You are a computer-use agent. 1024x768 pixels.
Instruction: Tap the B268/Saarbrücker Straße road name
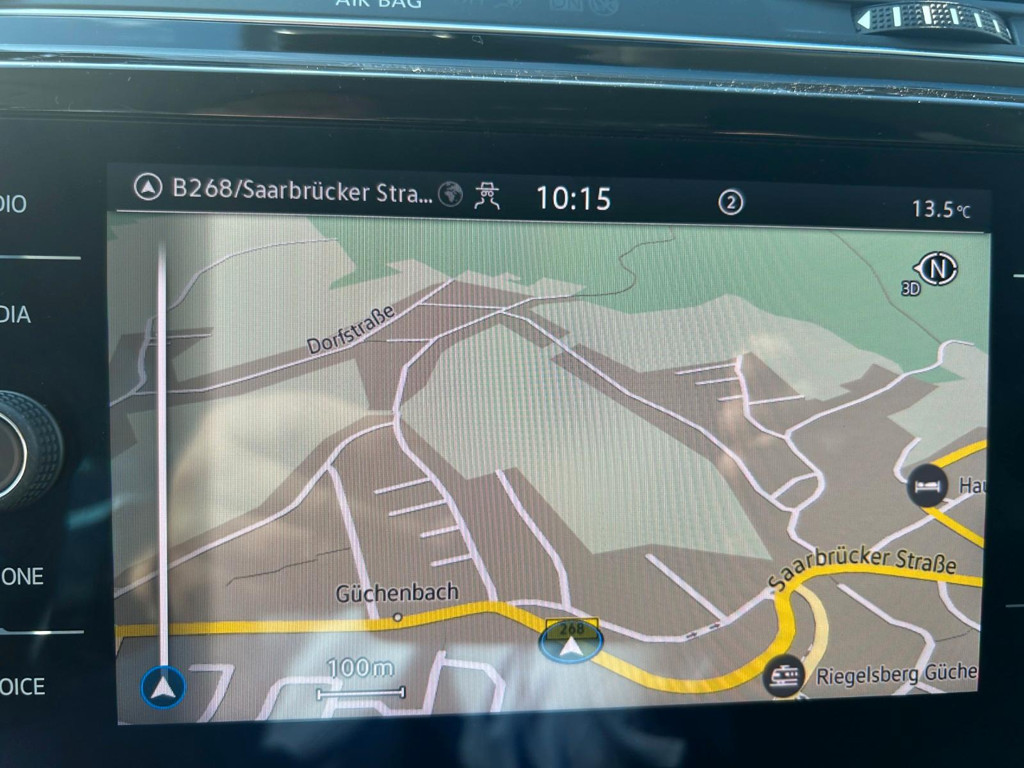click(302, 190)
